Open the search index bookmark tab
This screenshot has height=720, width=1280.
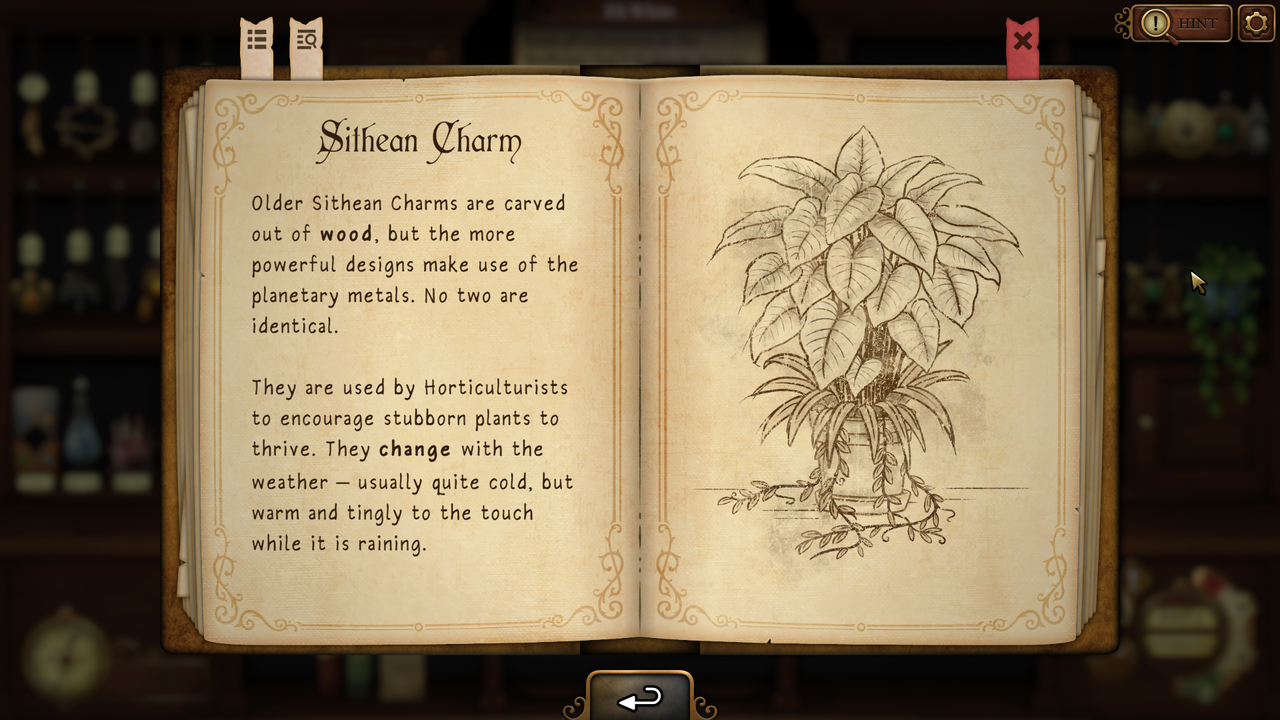tap(306, 41)
